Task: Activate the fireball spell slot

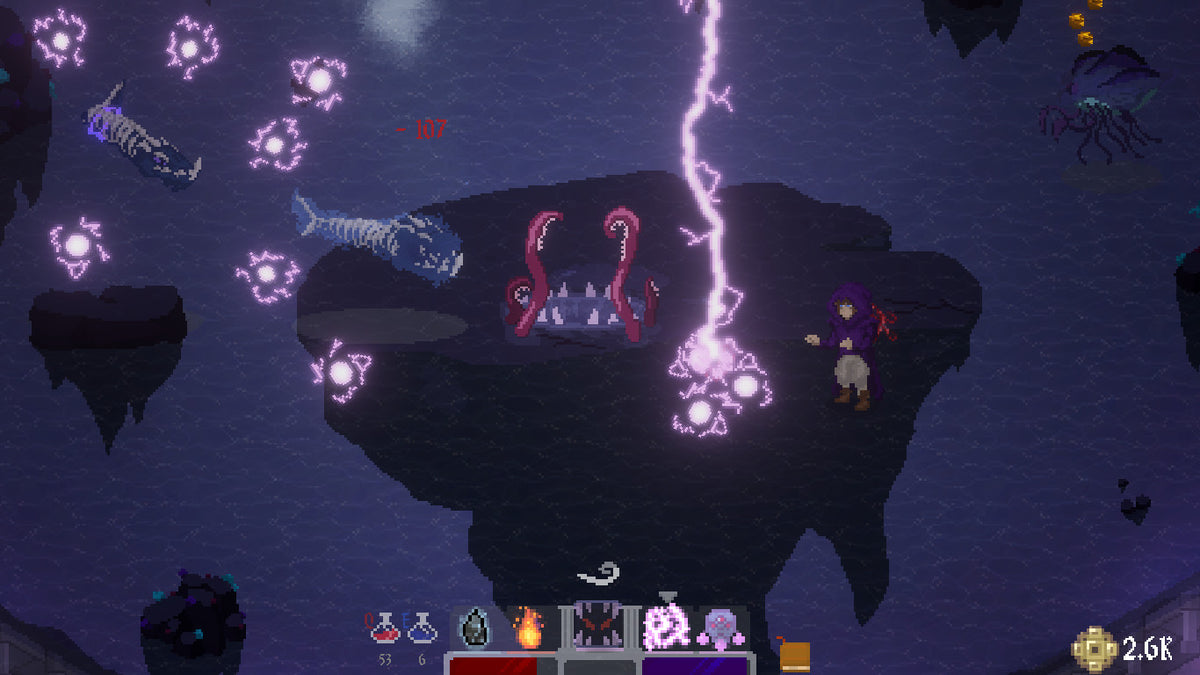Action: coord(527,630)
